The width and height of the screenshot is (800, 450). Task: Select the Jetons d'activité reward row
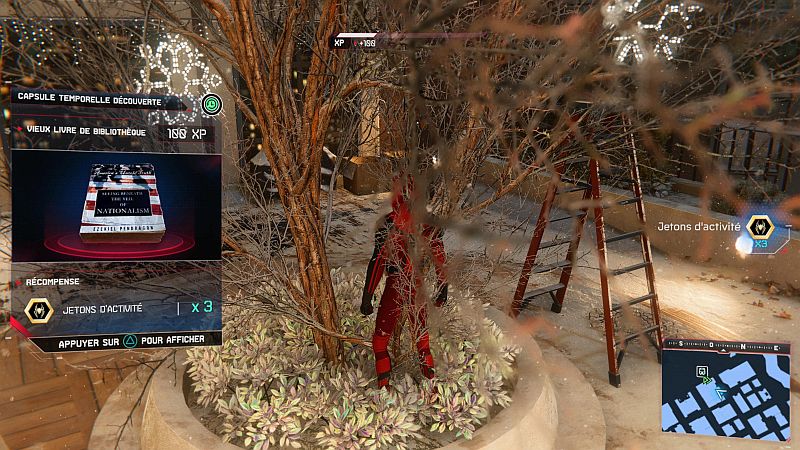point(116,309)
